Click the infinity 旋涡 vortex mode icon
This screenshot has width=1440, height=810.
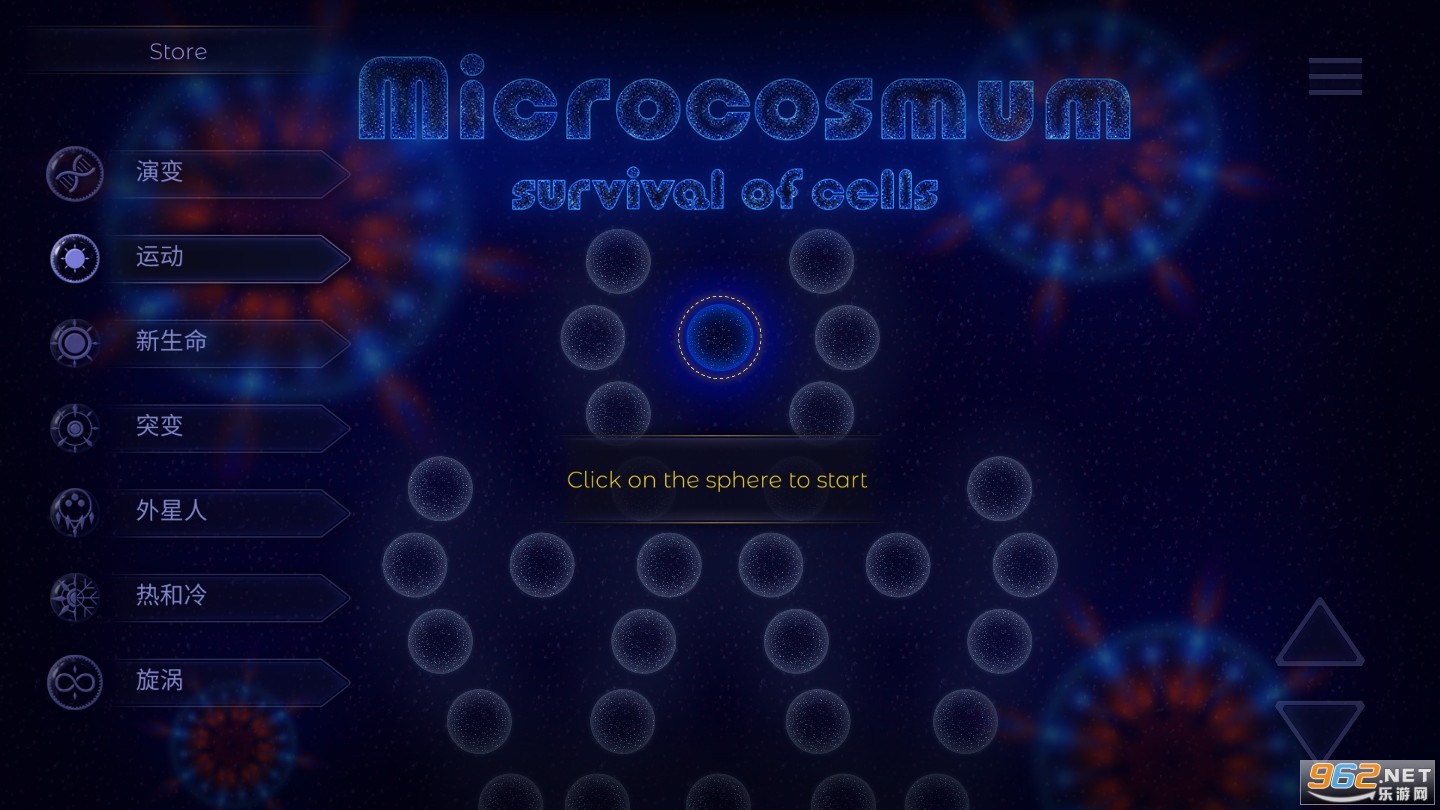(x=74, y=682)
